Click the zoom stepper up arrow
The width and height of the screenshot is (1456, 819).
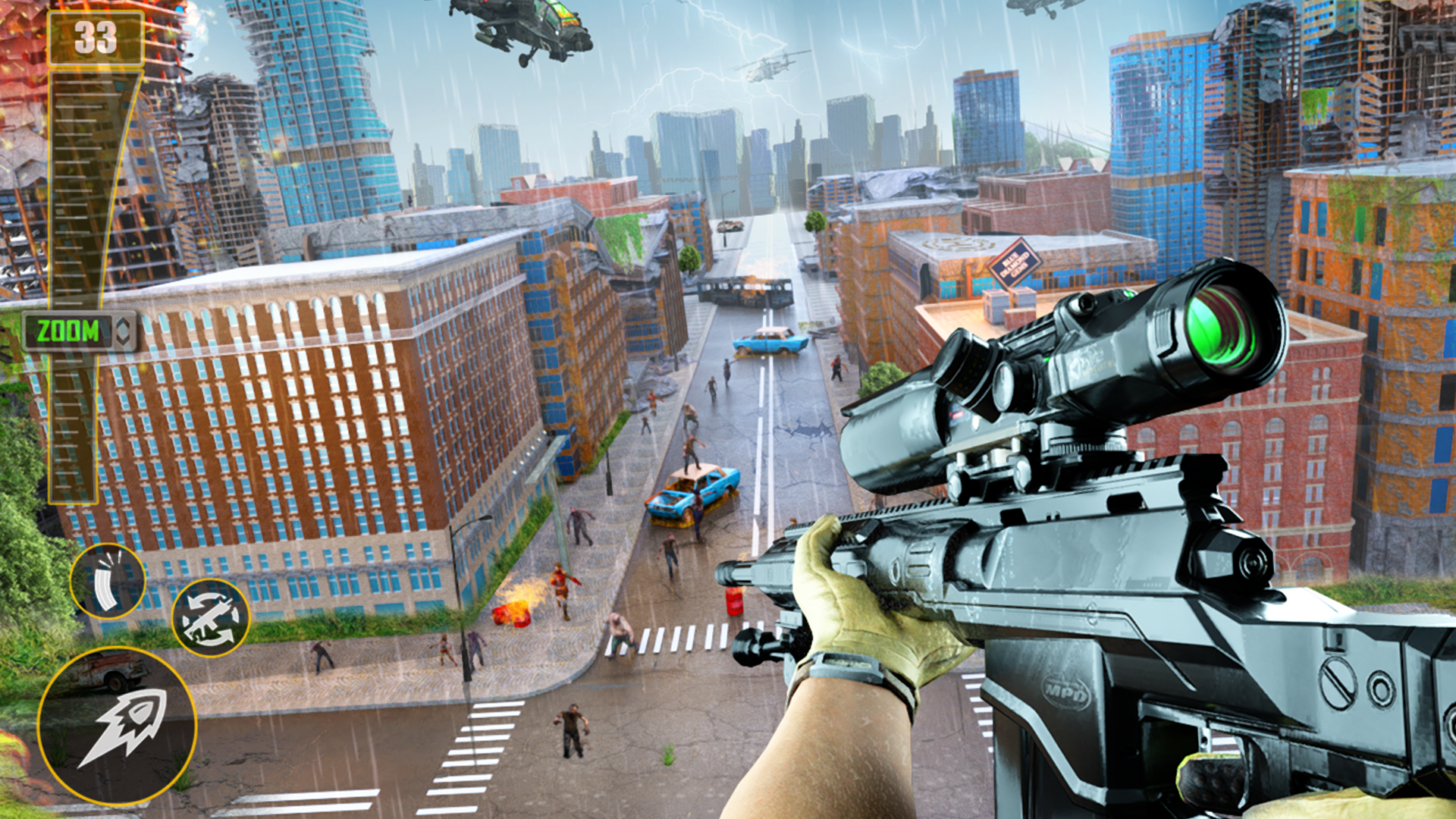coord(123,324)
